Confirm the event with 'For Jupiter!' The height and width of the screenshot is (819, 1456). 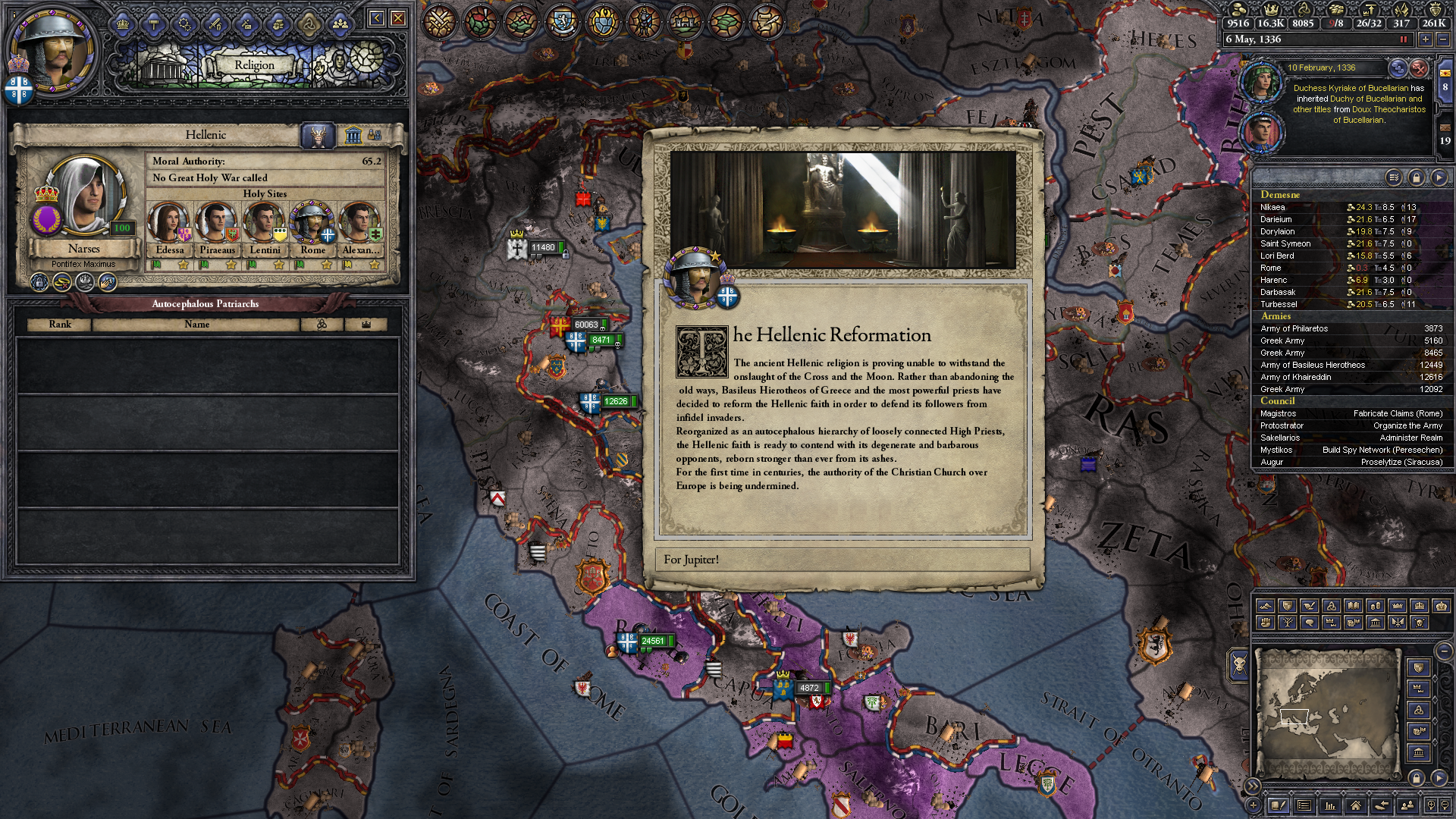click(x=842, y=560)
